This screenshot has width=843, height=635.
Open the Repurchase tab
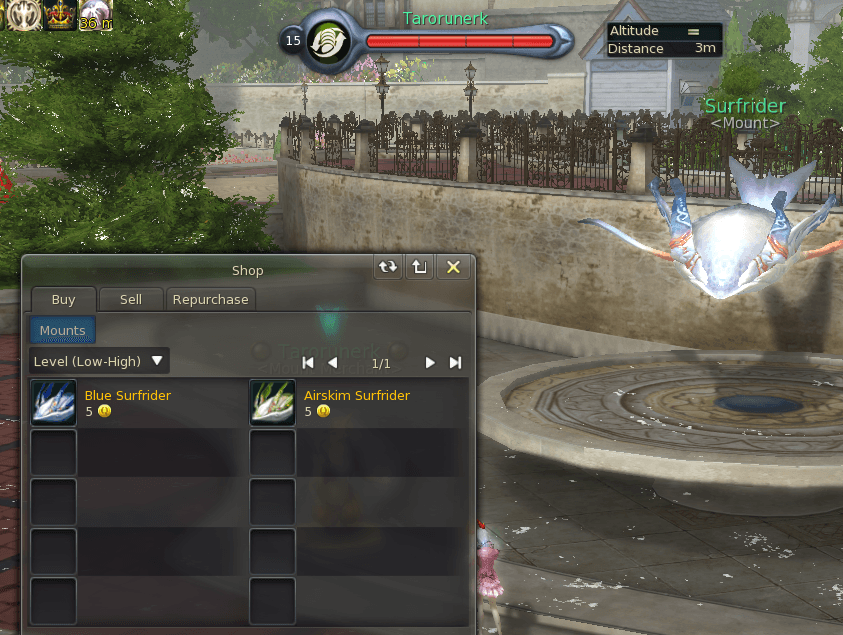(x=210, y=299)
